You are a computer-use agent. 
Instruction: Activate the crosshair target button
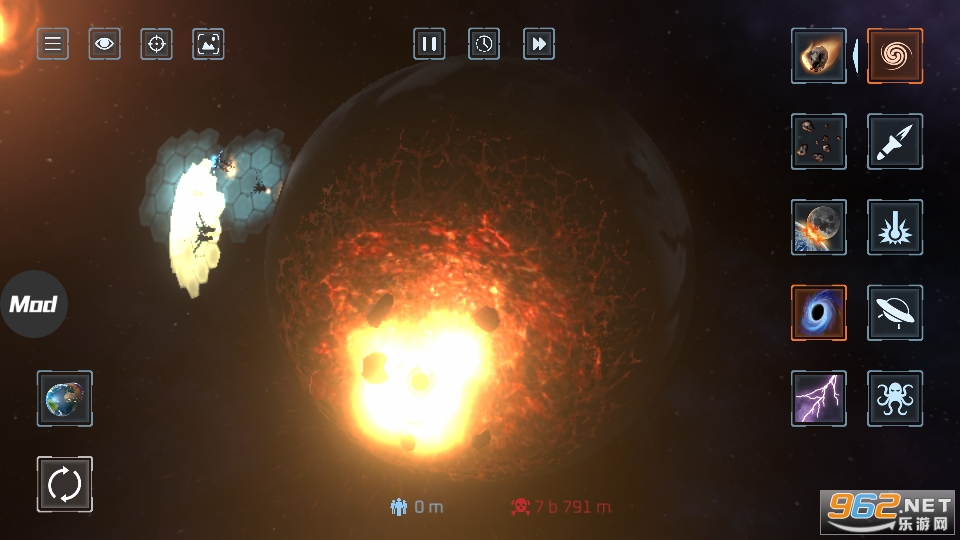(x=156, y=44)
